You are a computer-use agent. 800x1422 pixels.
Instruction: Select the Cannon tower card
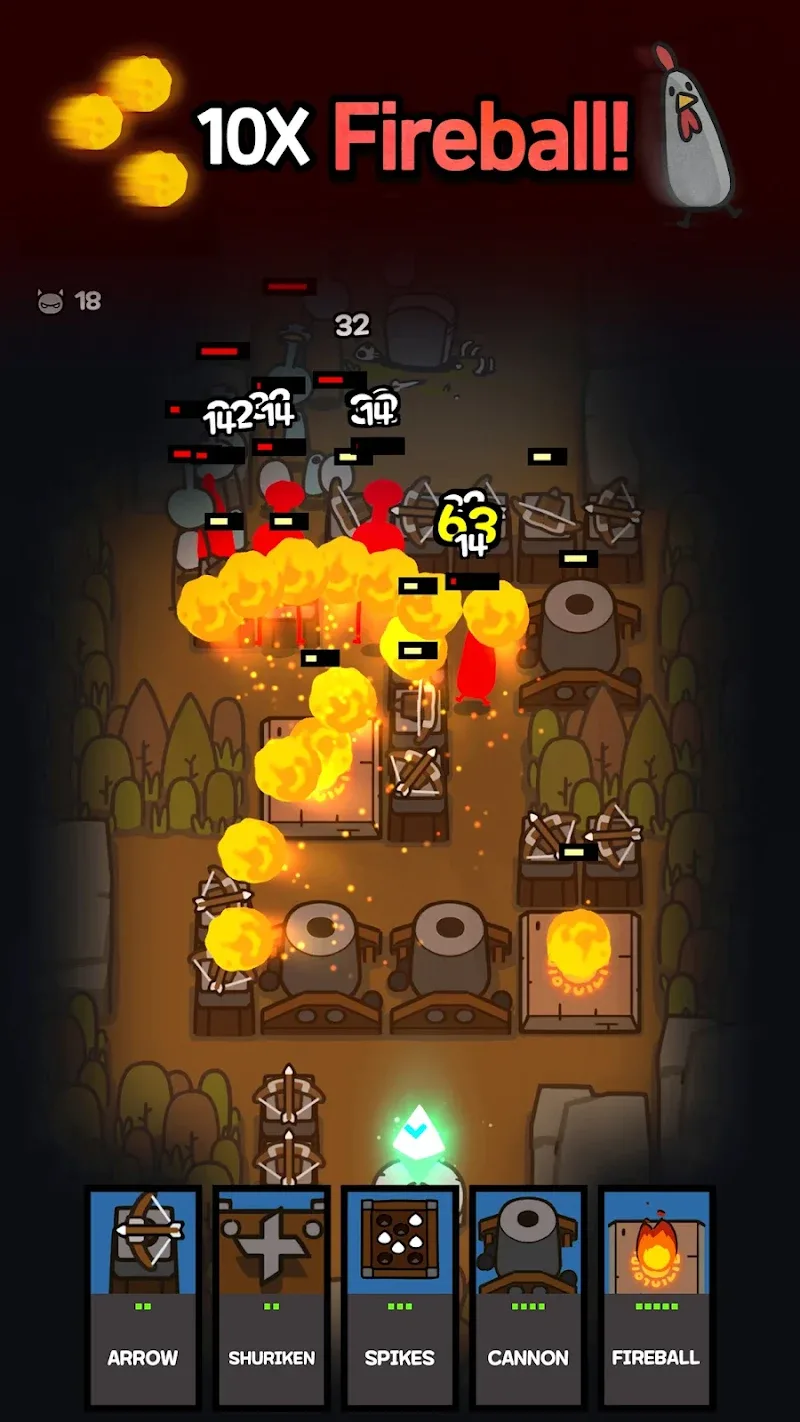pos(528,1296)
